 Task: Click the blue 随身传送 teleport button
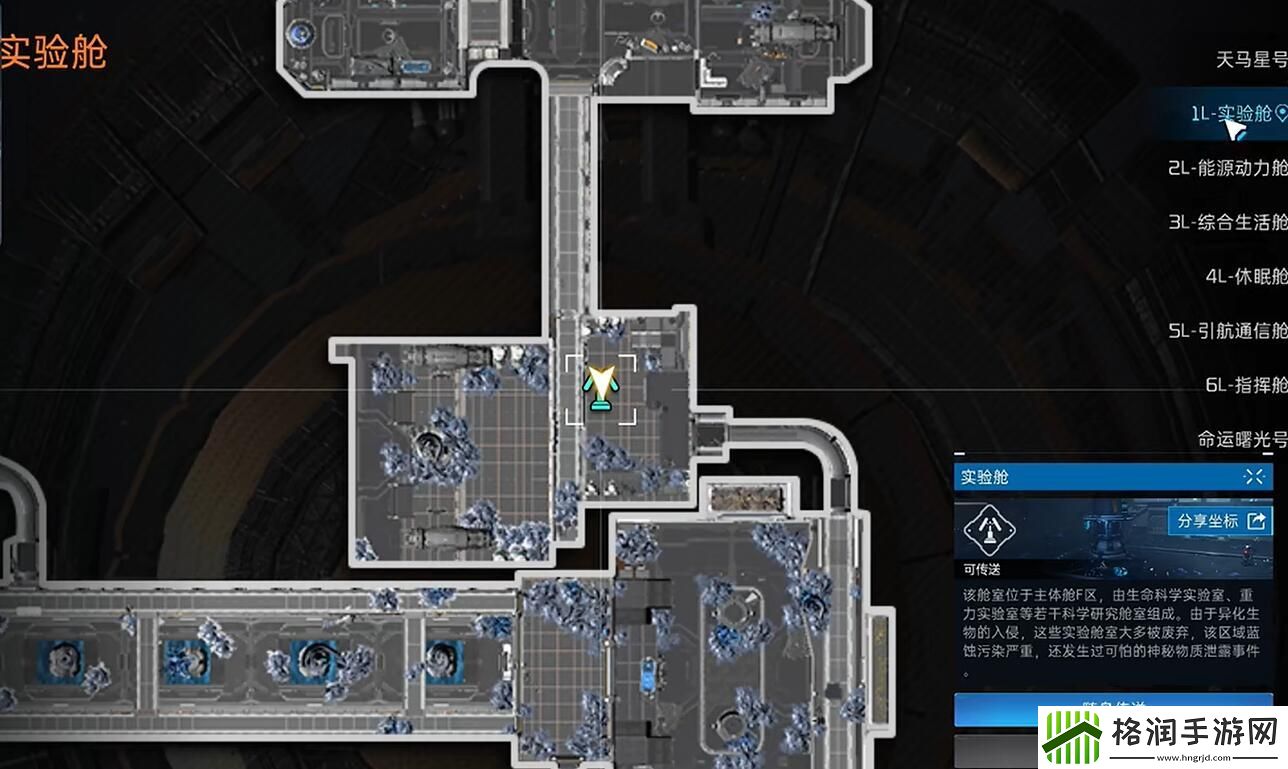coord(1113,706)
